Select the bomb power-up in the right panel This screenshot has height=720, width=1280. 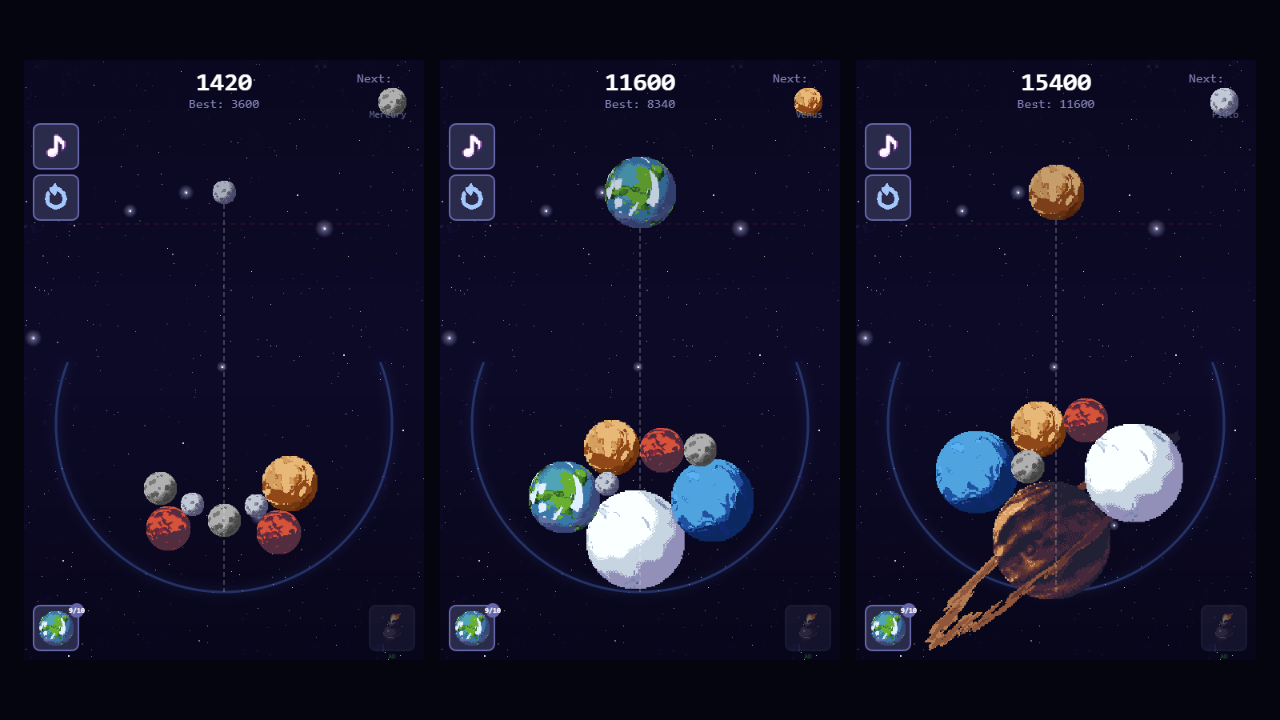point(1224,627)
